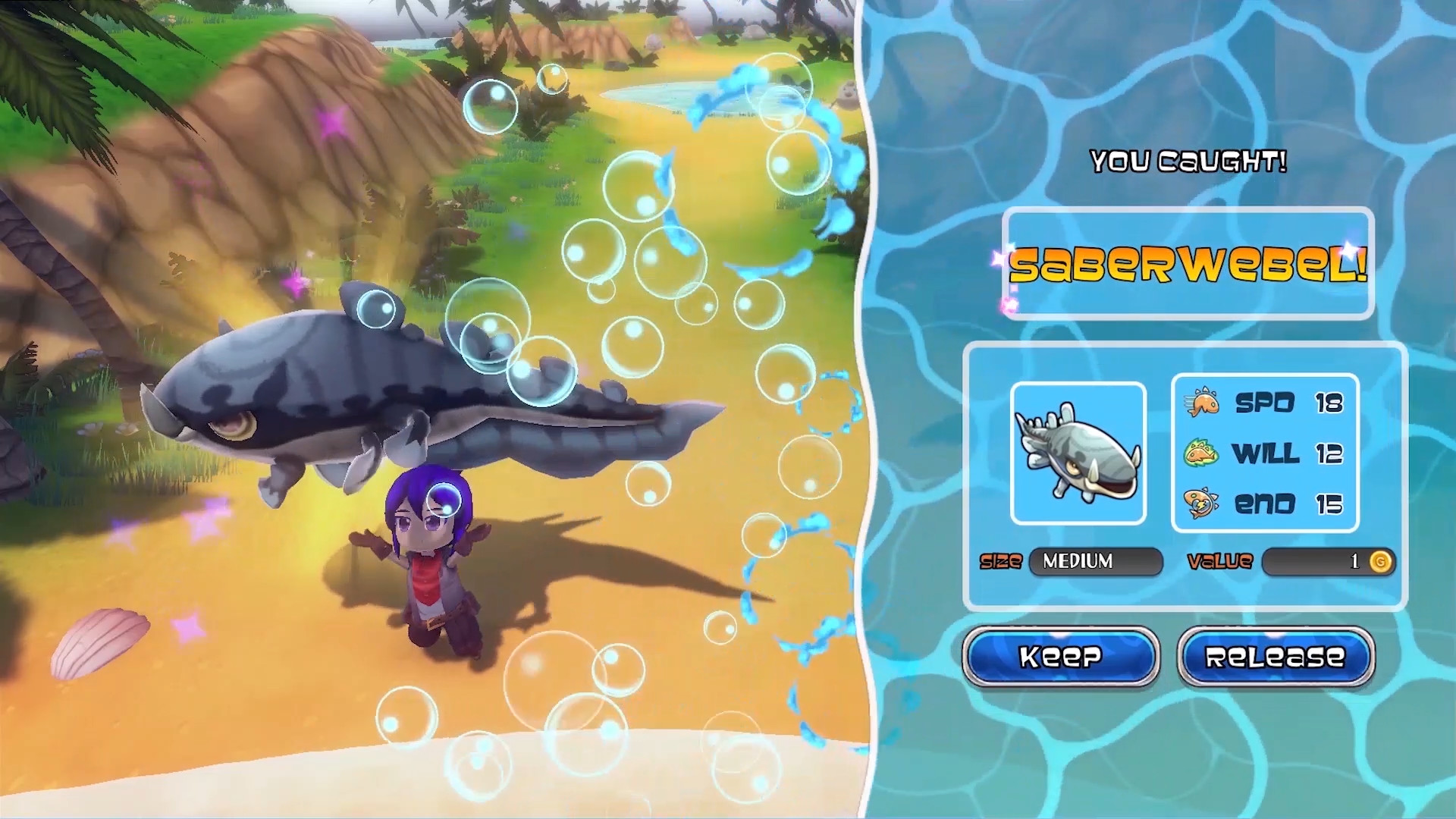
Task: Release the caught Saberwebel
Action: pos(1275,657)
